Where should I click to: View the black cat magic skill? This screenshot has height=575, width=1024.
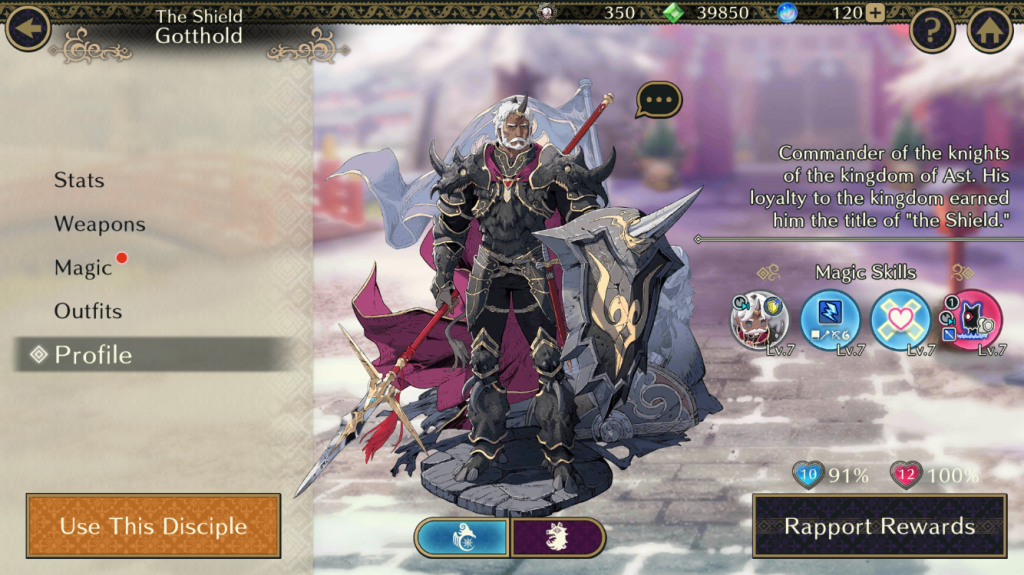pyautogui.click(x=971, y=320)
